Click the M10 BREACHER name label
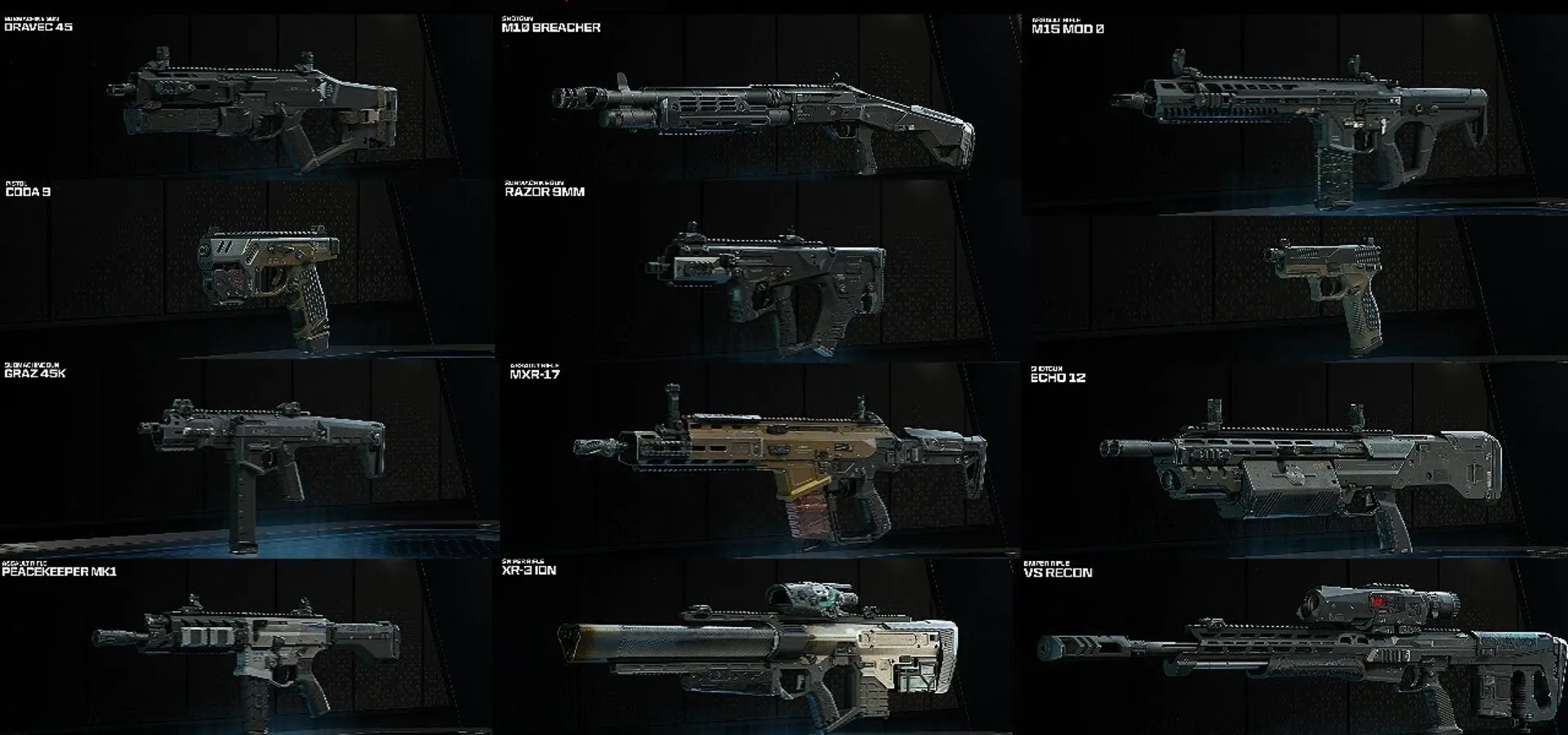Screen dimensions: 1568x735 [551, 27]
